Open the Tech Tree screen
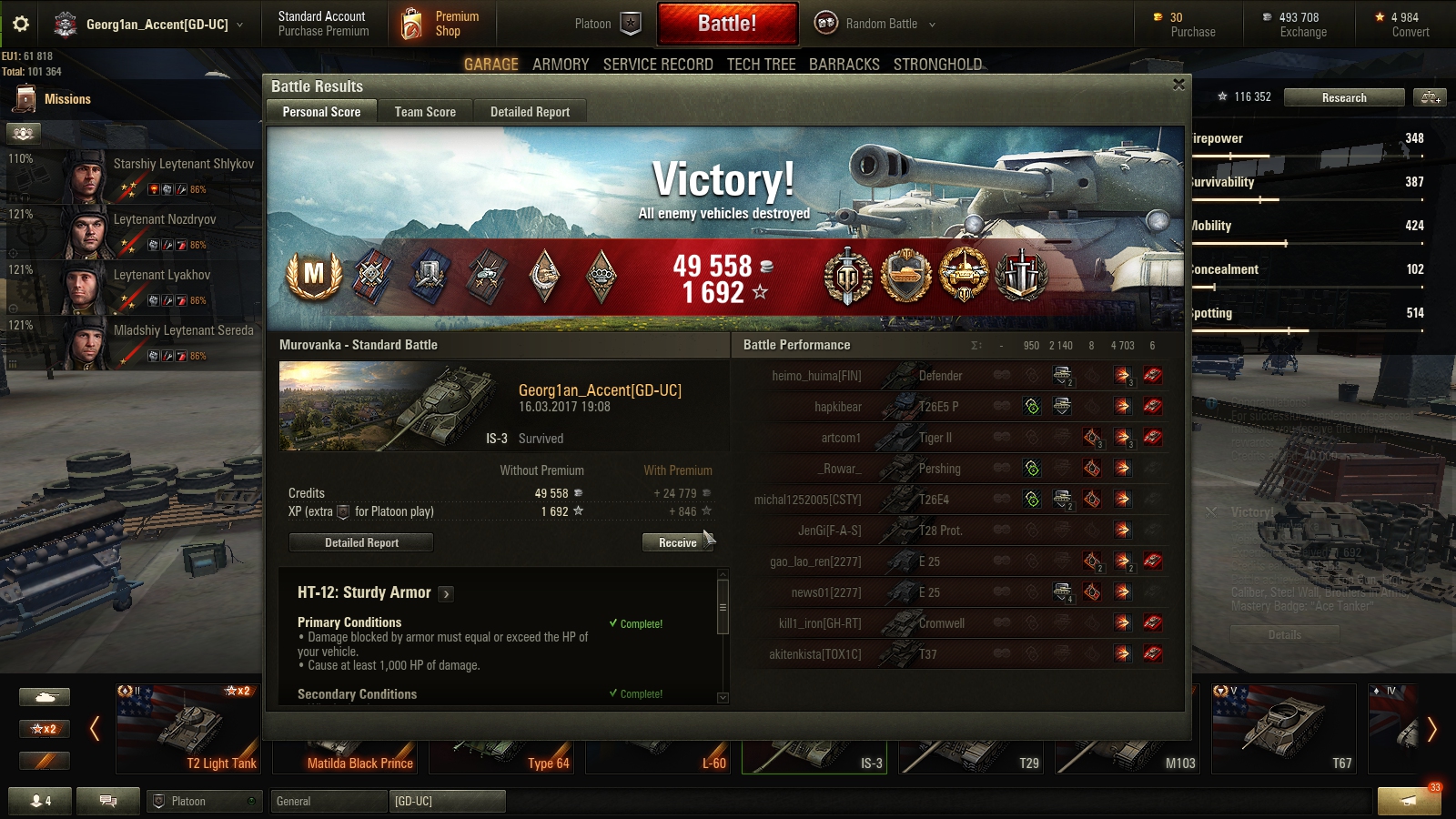This screenshot has width=1456, height=819. (x=761, y=65)
